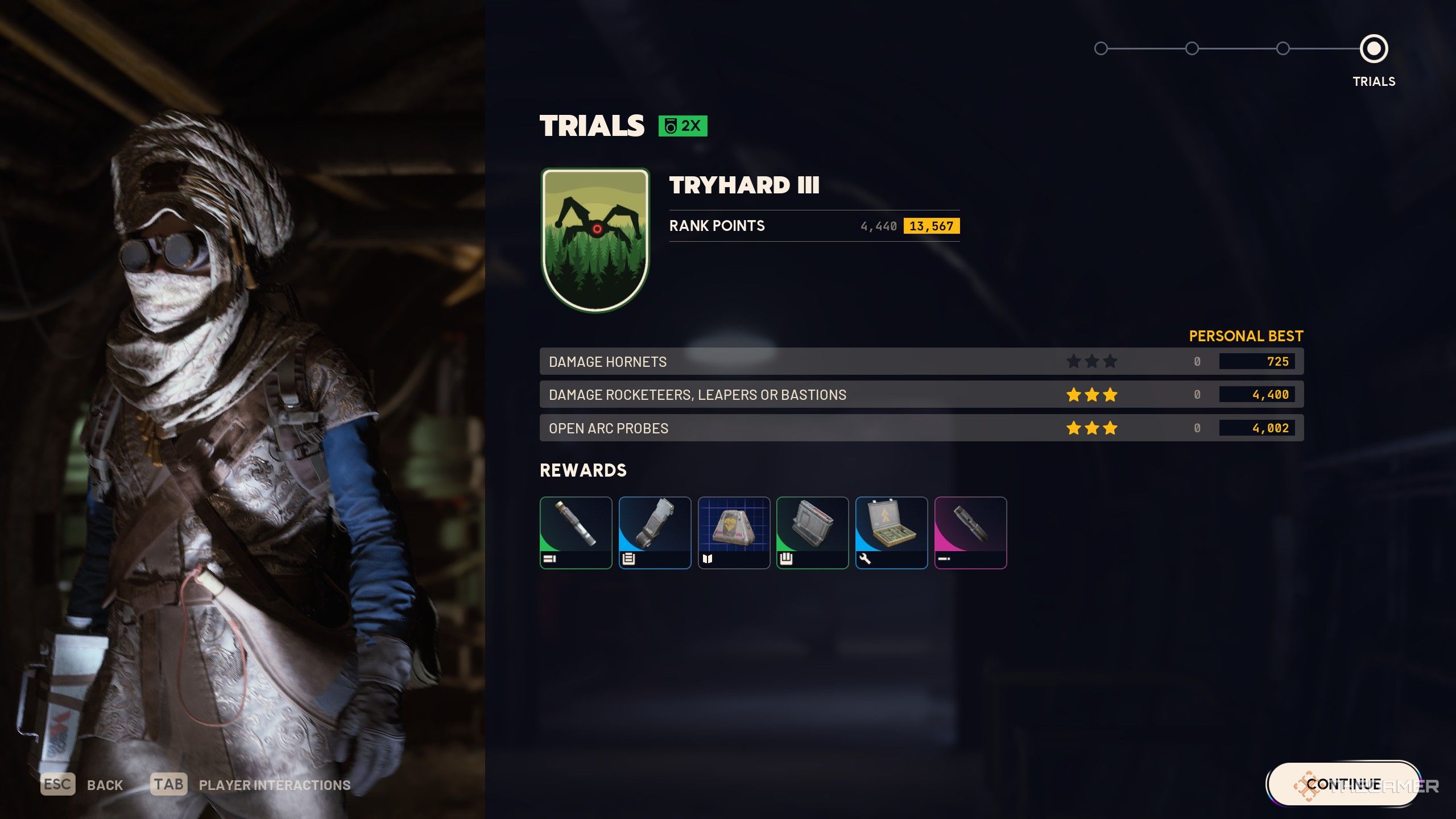This screenshot has width=1456, height=819.
Task: Click the highlighted Trials progress step
Action: 1374,49
